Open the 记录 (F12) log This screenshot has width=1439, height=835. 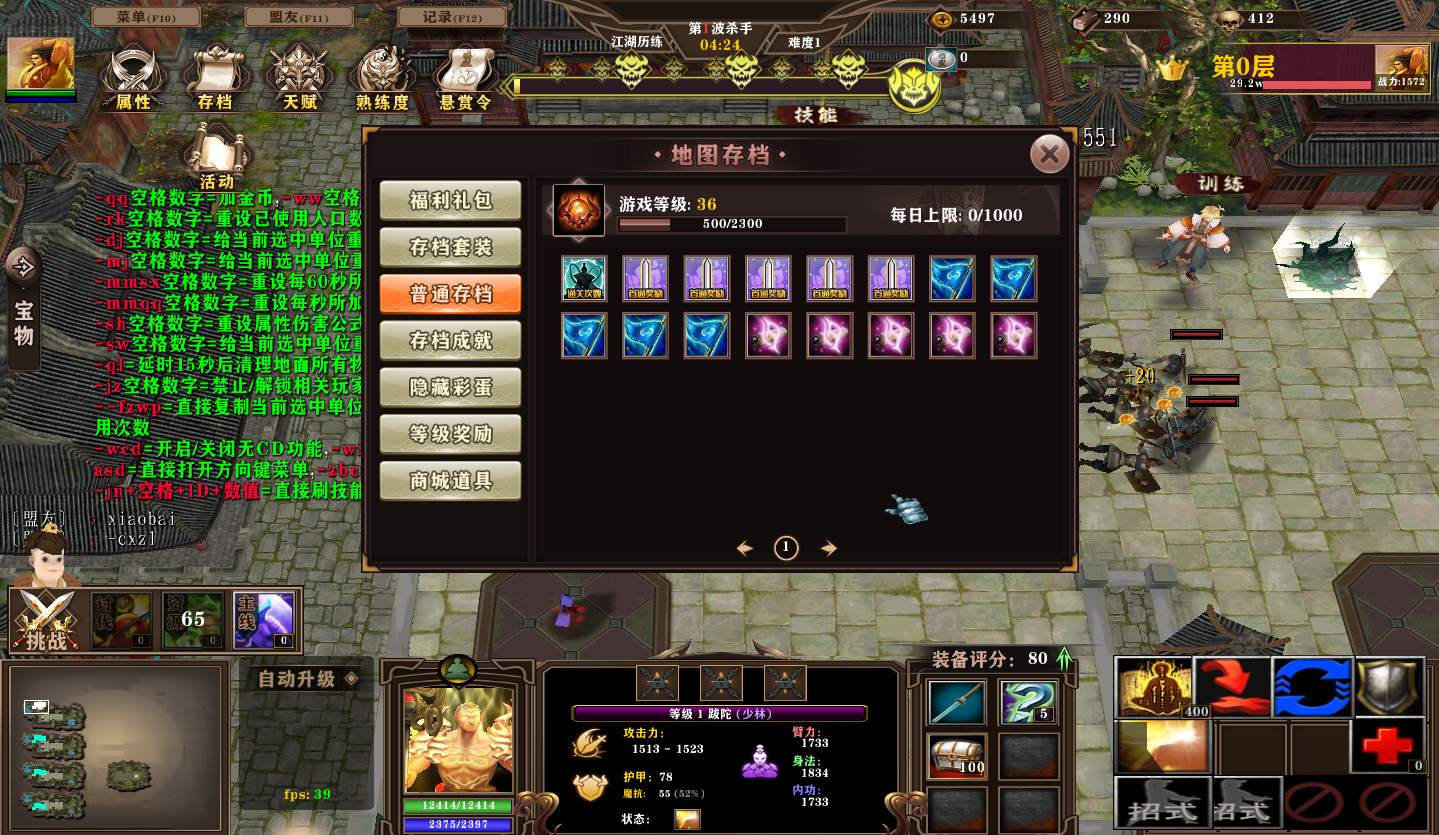452,17
